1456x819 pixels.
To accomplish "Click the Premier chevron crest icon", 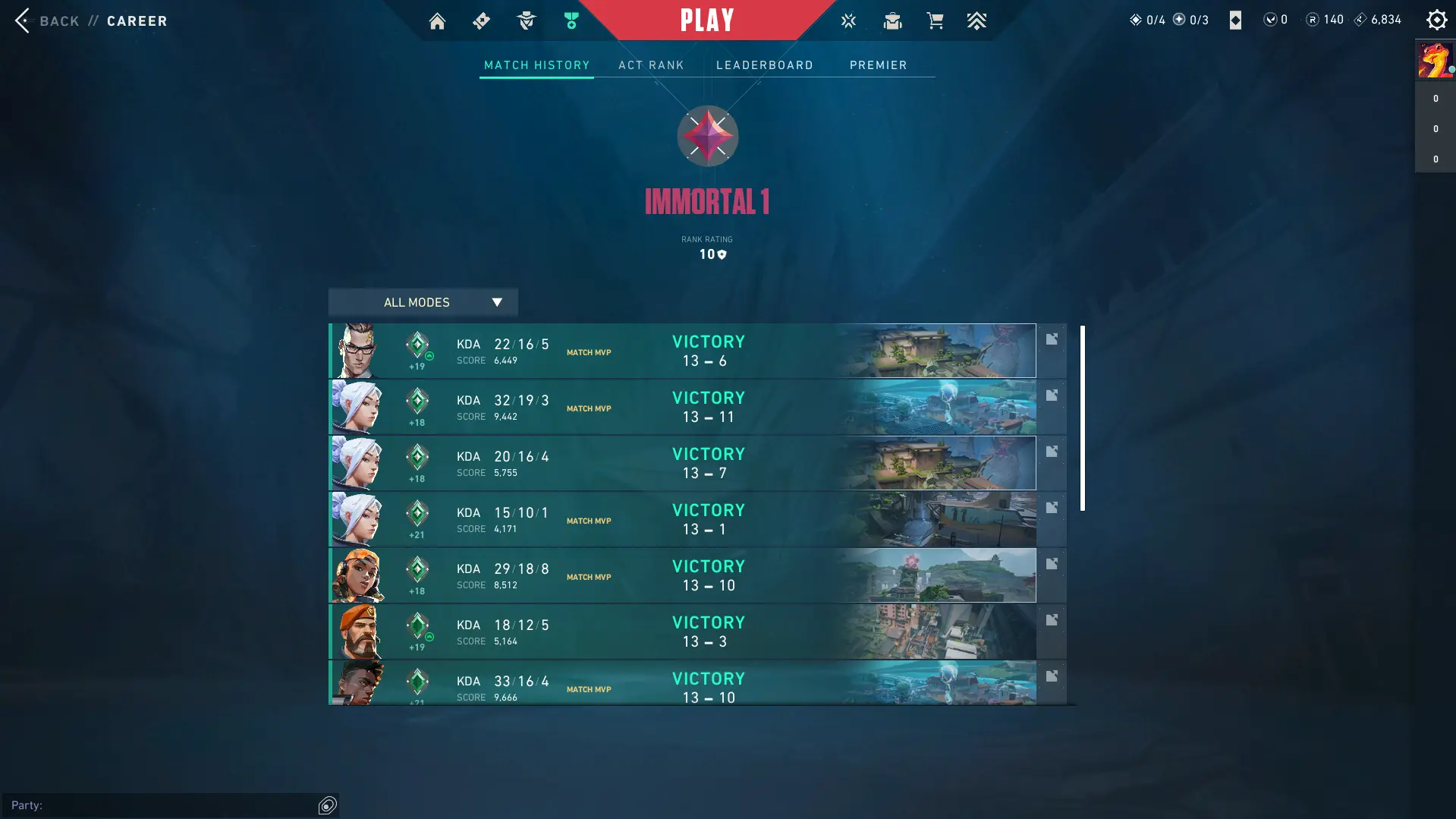I will tap(977, 20).
